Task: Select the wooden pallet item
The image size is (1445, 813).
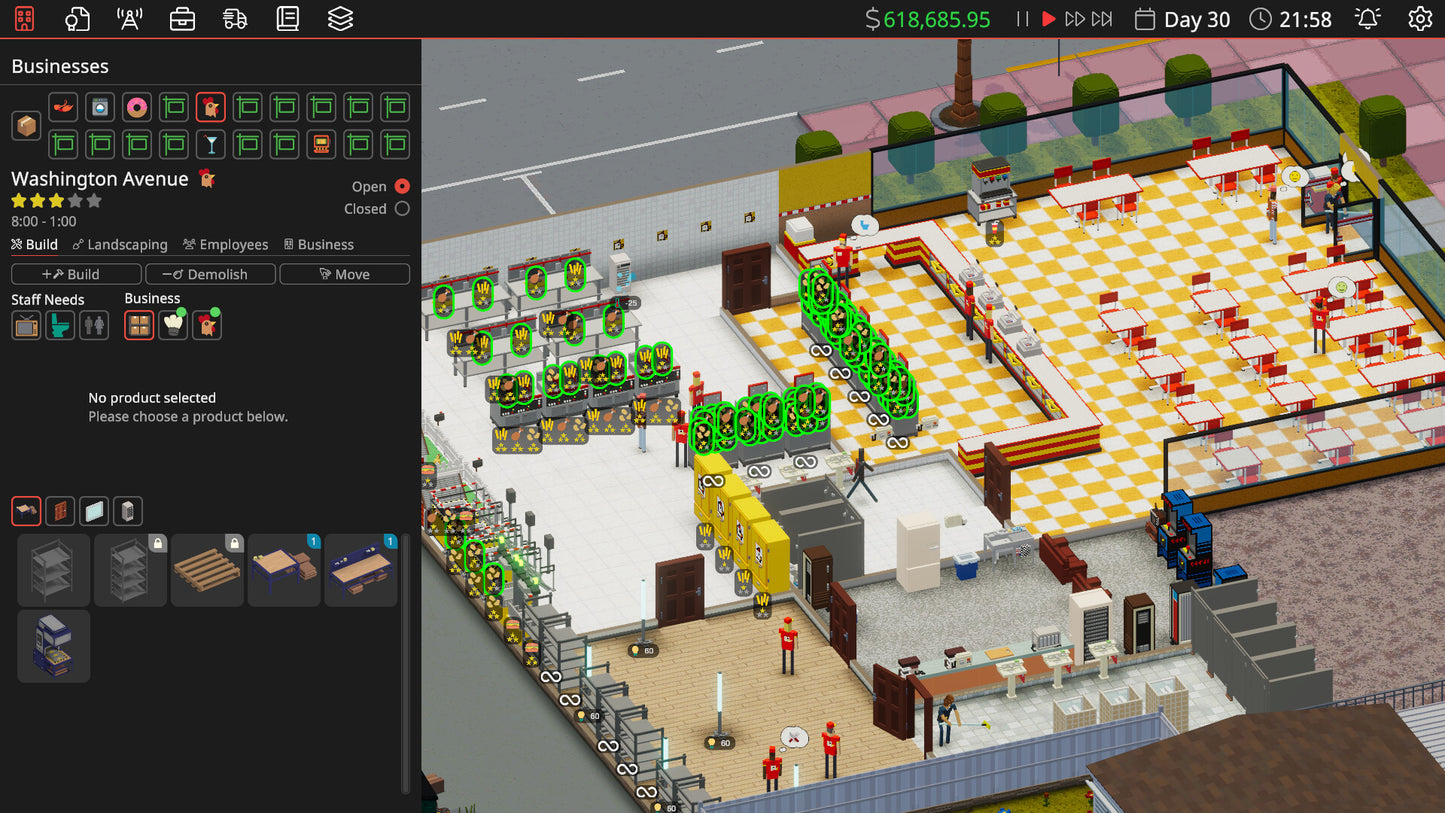Action: (x=207, y=570)
